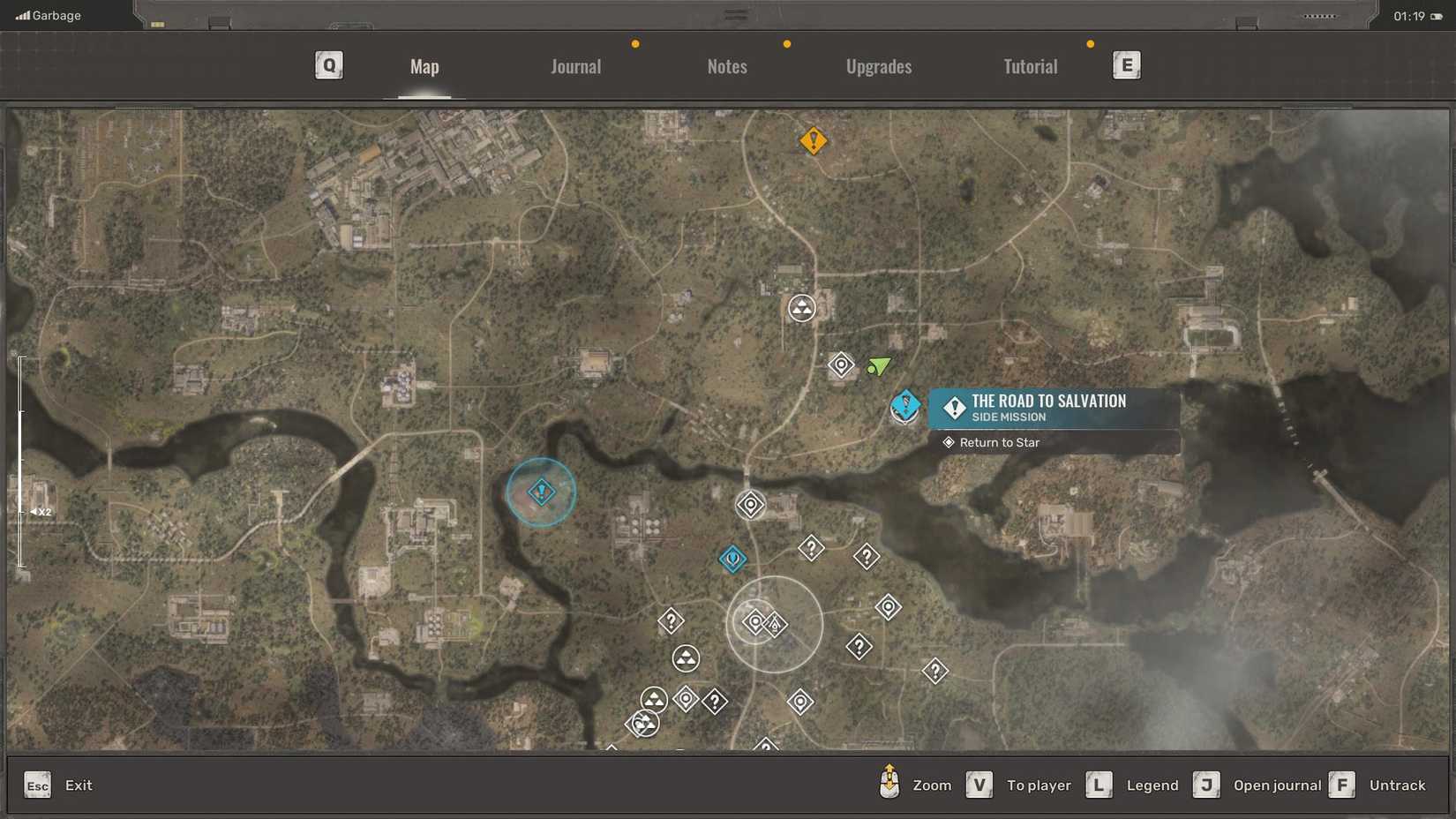The width and height of the screenshot is (1456, 819).
Task: Click the circled blue mission marker left of center
Action: pos(540,492)
